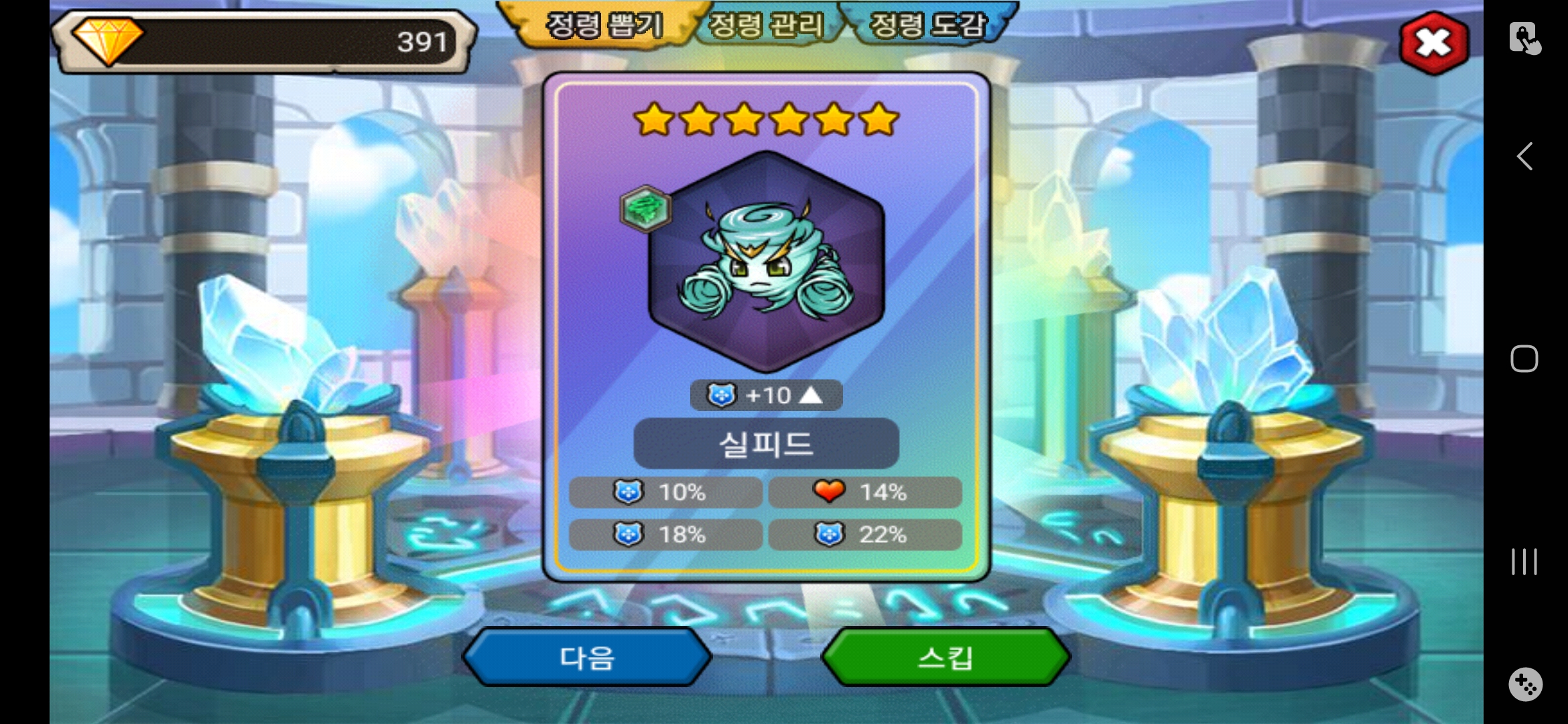The image size is (1568, 724).
Task: Close the spirit summon screen
Action: click(x=1433, y=43)
